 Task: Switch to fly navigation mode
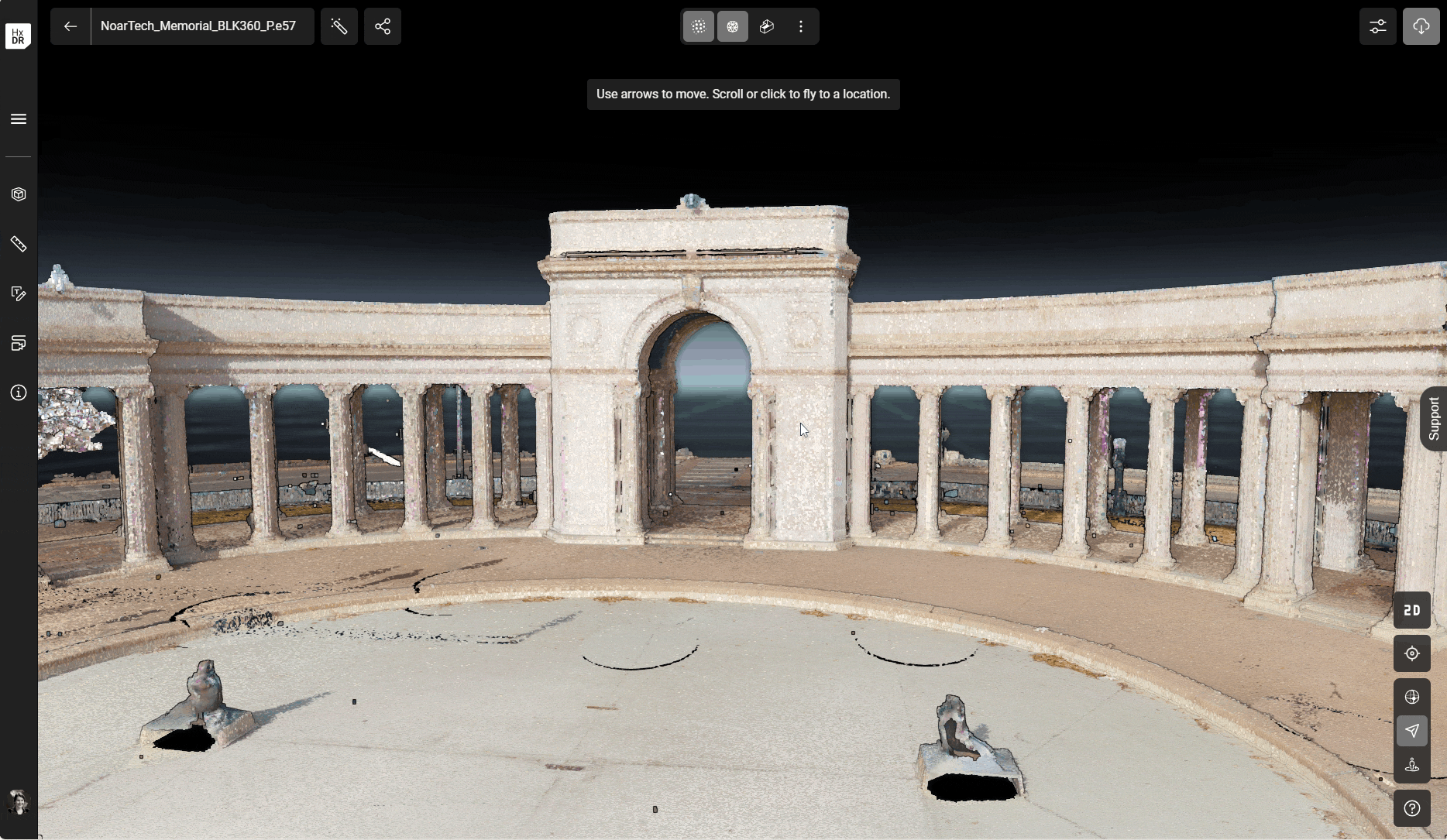coord(1412,731)
